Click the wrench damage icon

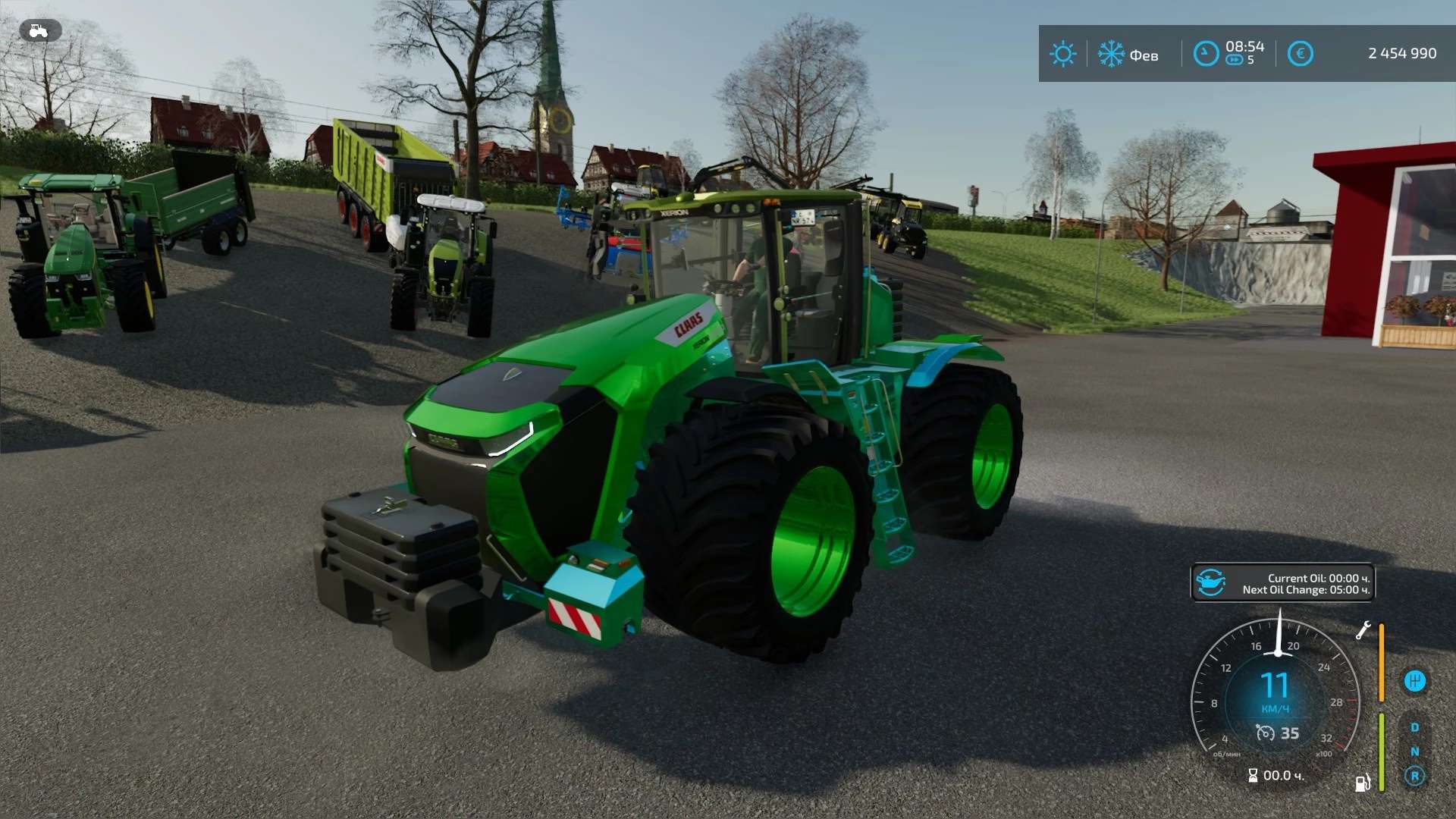pos(1363,630)
